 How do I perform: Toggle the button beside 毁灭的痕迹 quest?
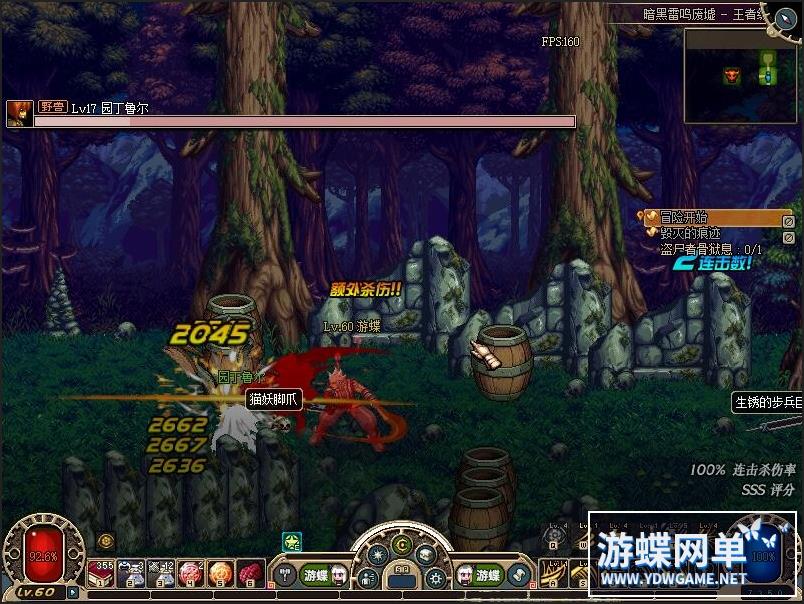[x=788, y=237]
